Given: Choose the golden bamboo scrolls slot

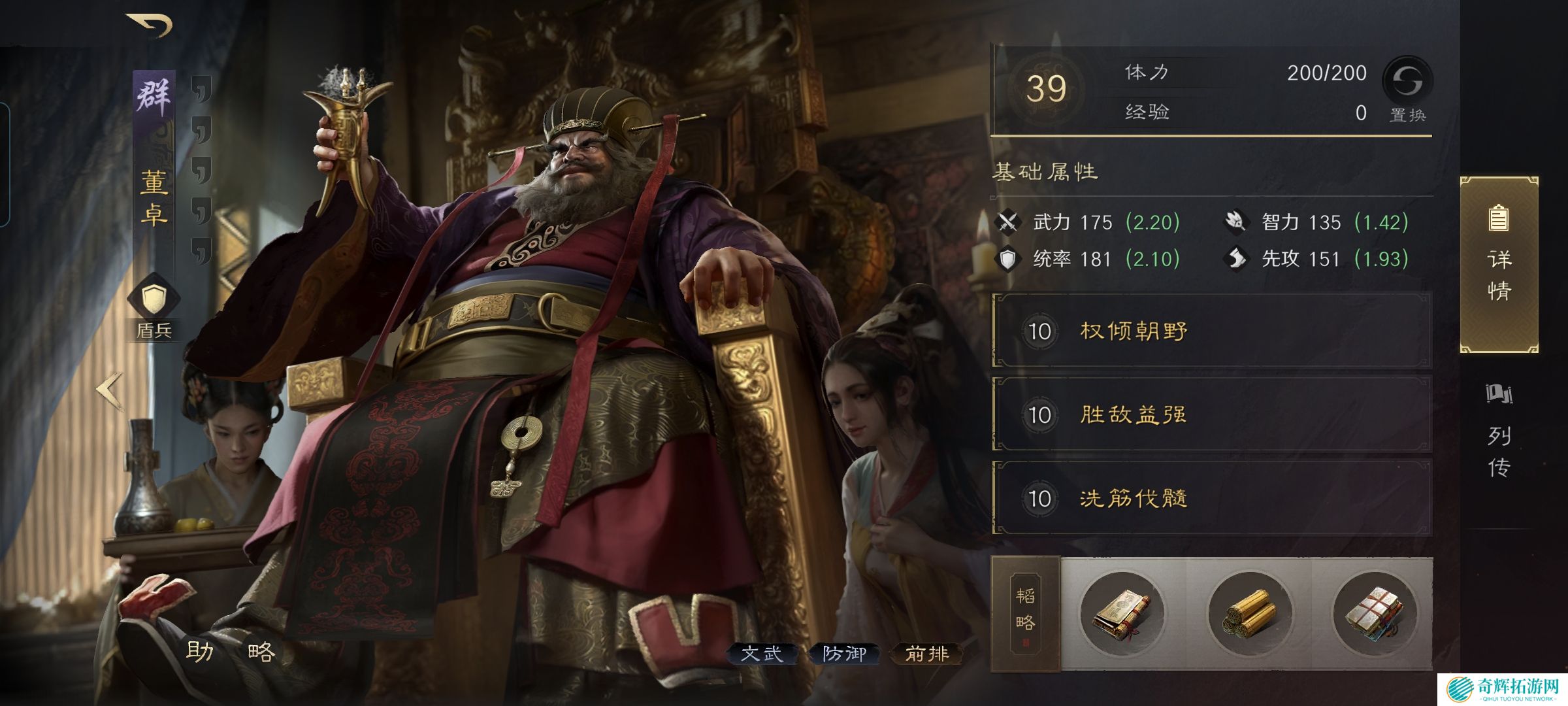Looking at the screenshot, I should click(1249, 614).
